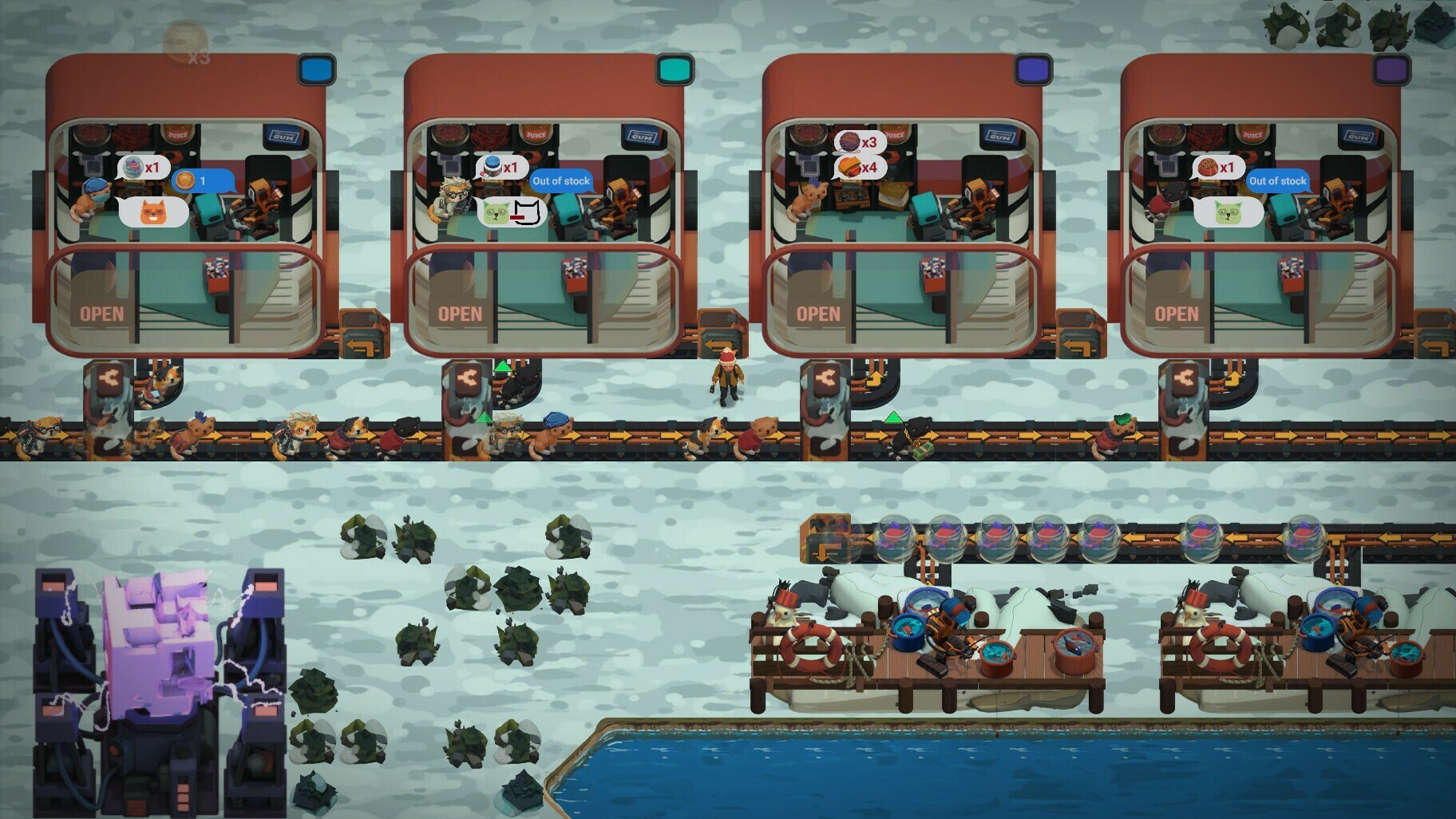Screen dimensions: 1456x819
Task: Click the first Out of stock label
Action: tap(560, 180)
